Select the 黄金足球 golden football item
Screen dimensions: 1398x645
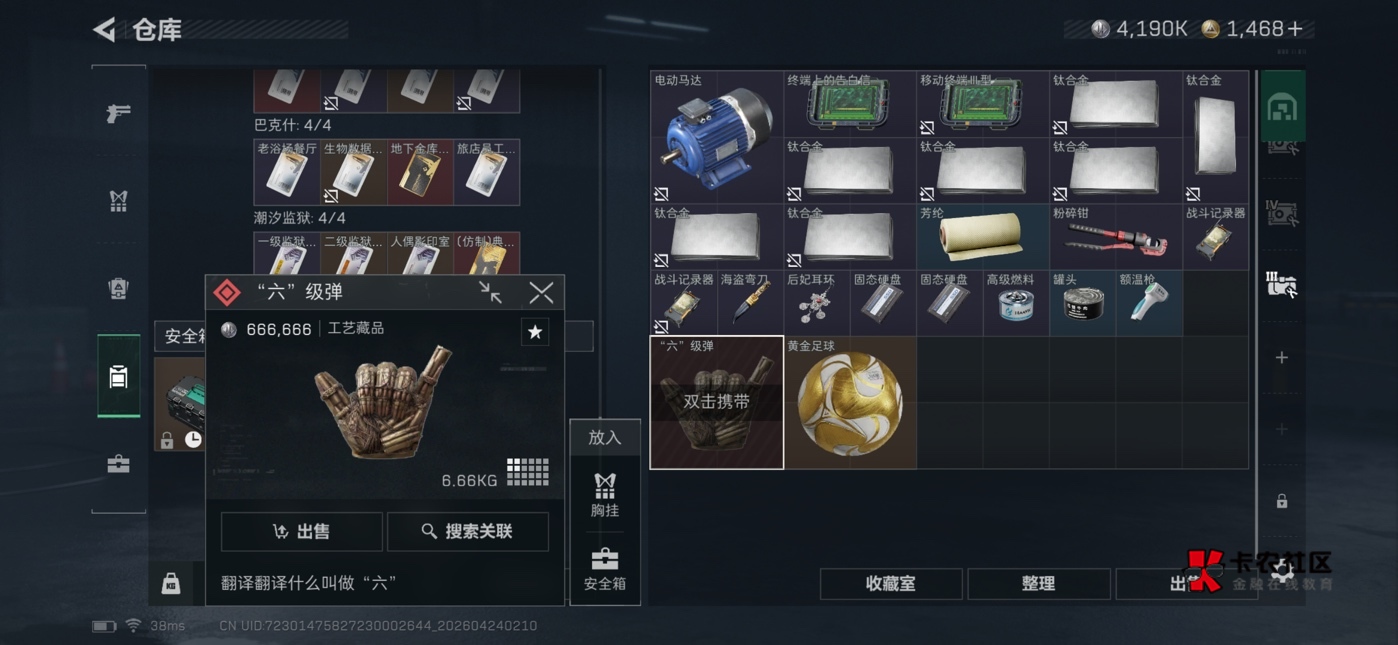coord(850,403)
